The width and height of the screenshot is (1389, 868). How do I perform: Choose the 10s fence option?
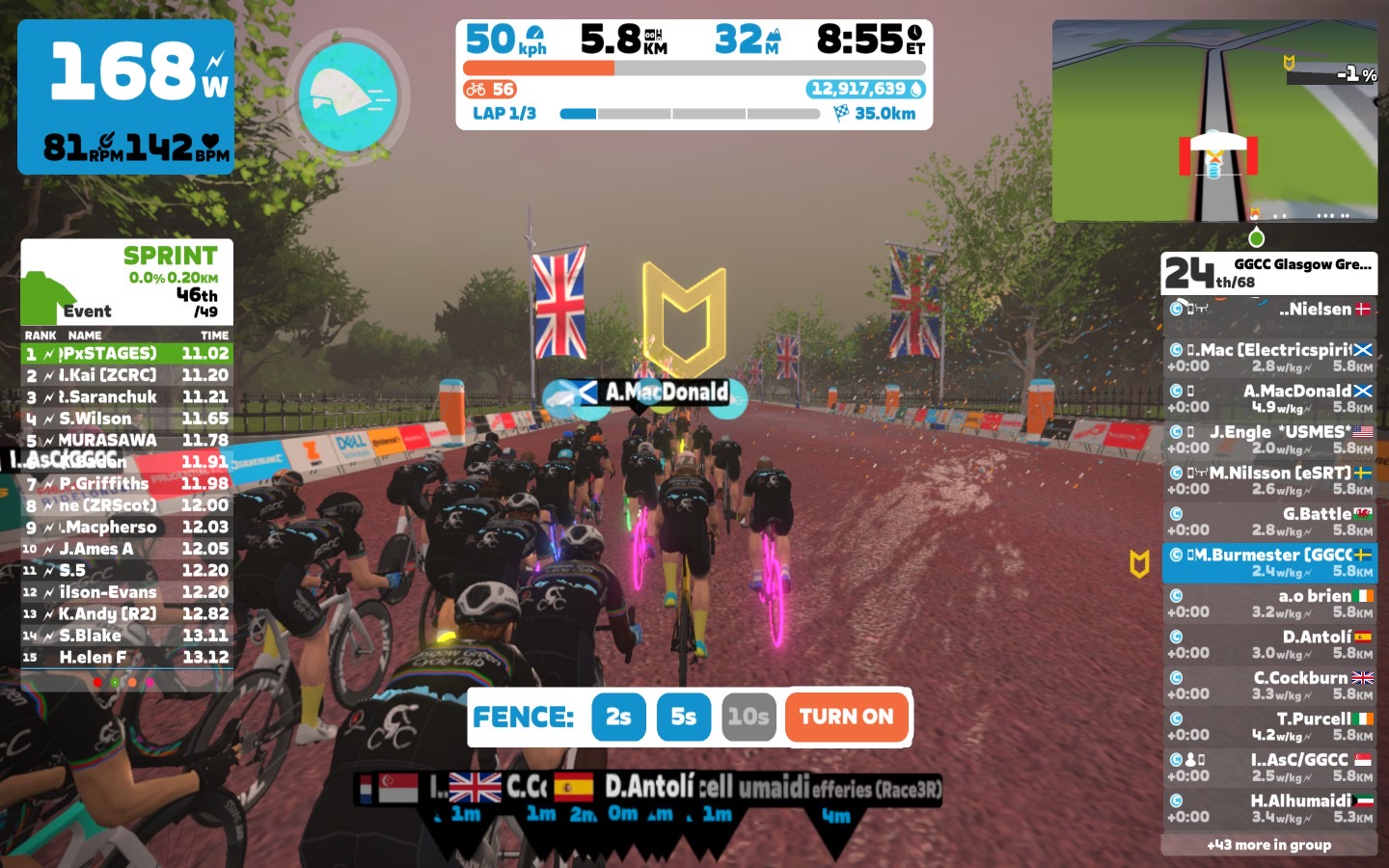click(749, 717)
